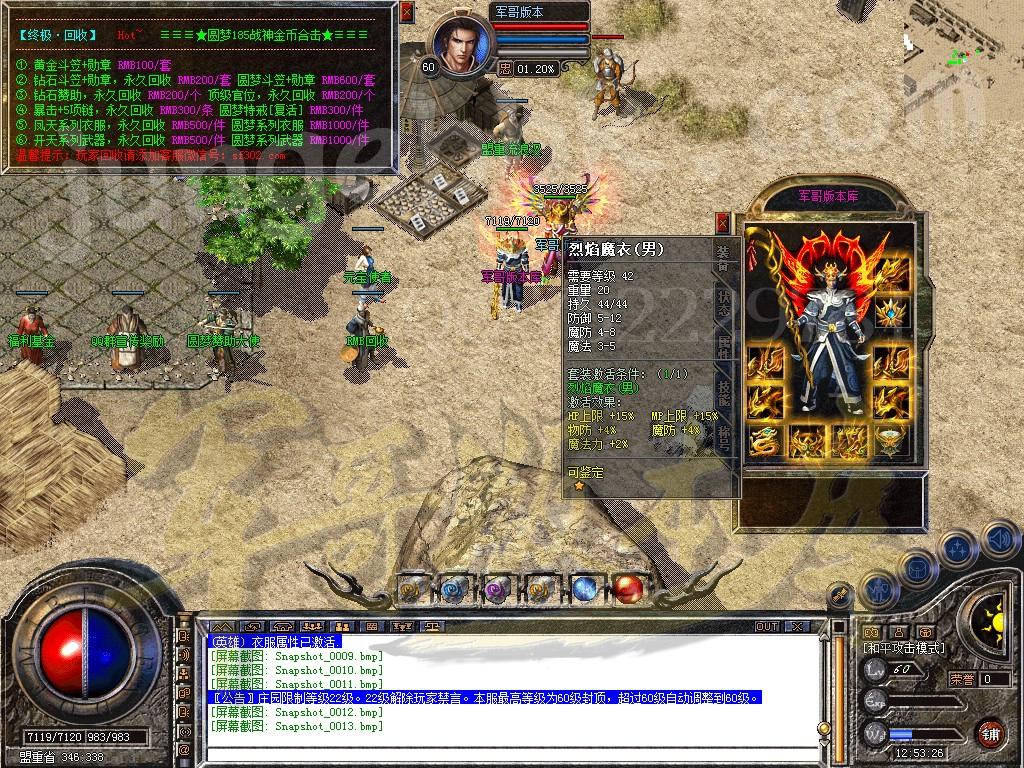This screenshot has height=768, width=1024.
Task: Use the blue lightning orb hotbar item
Action: 584,589
